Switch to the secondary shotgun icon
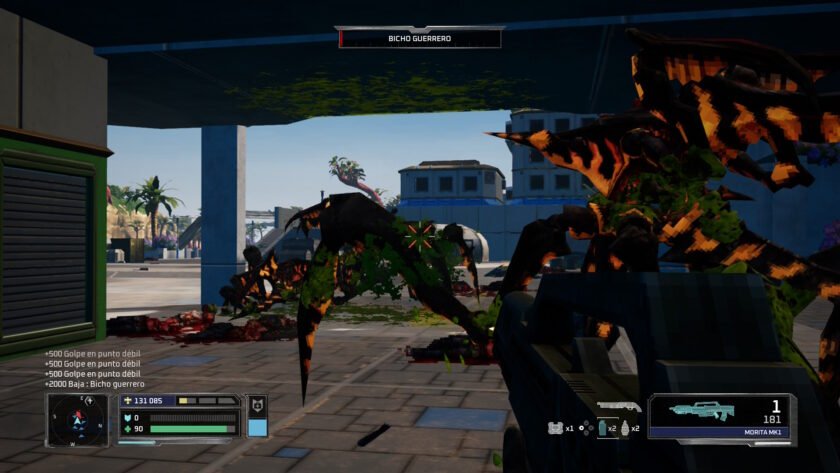This screenshot has width=840, height=473. (x=618, y=407)
